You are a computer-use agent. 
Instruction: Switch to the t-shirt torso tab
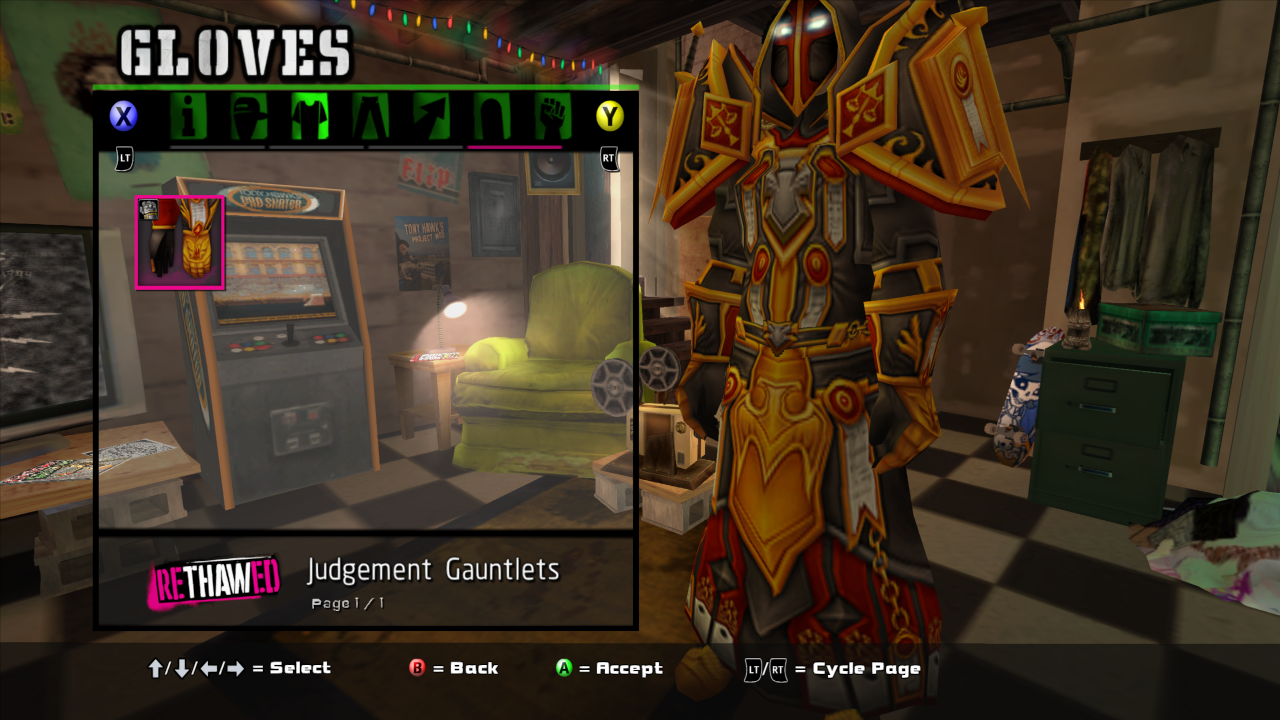pyautogui.click(x=310, y=117)
